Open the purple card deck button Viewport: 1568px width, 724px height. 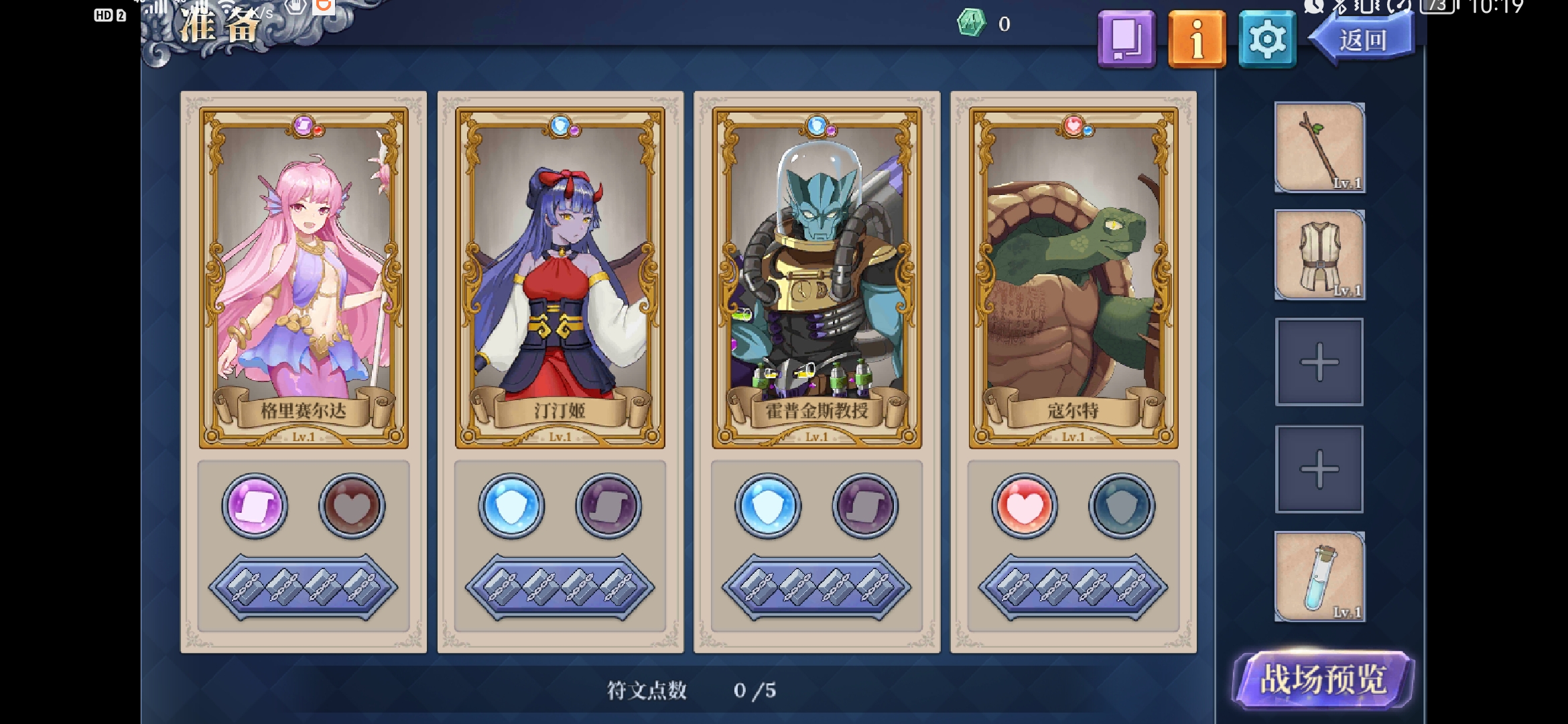click(x=1126, y=40)
